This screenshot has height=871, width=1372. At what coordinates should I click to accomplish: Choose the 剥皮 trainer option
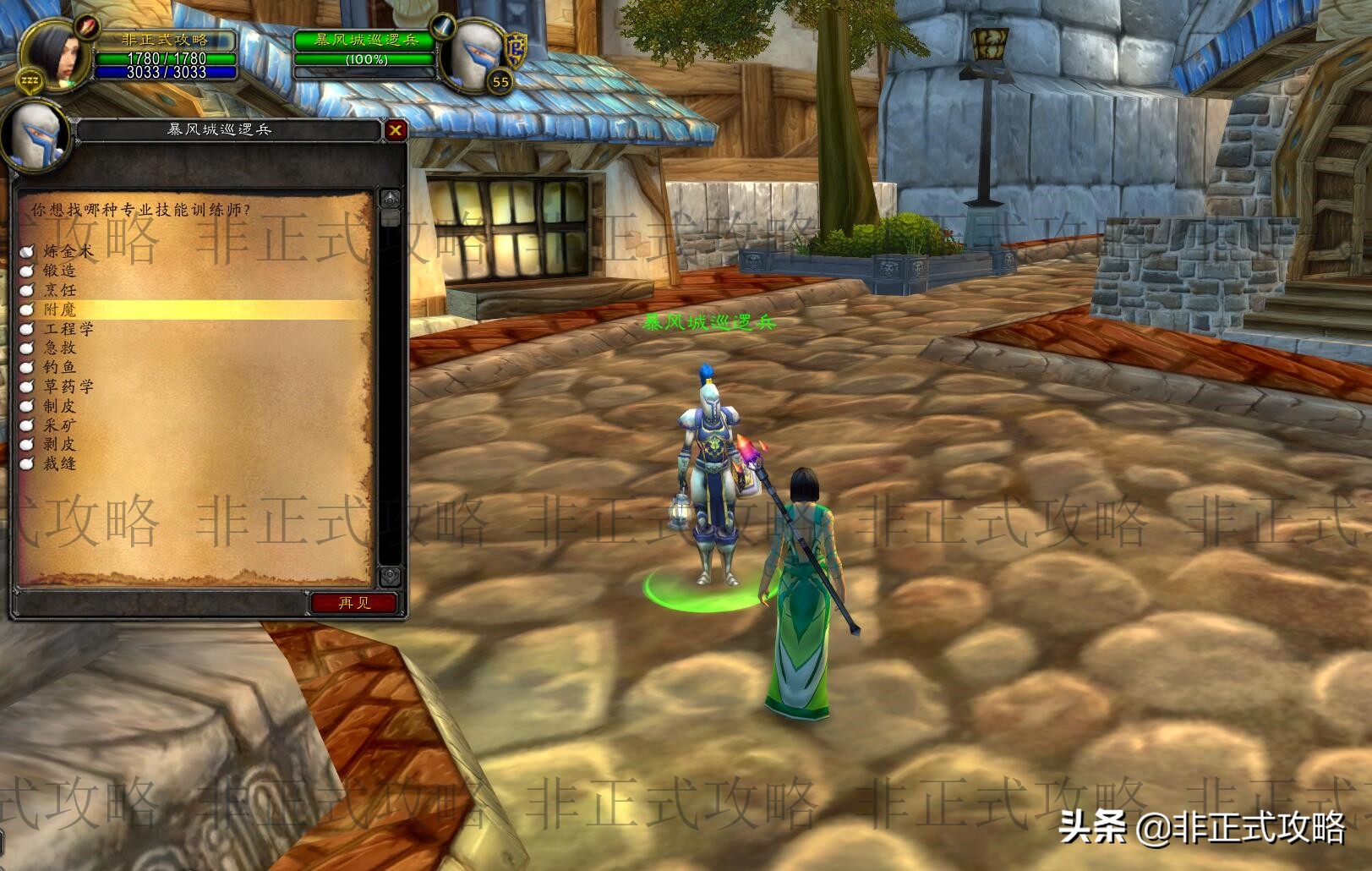tap(59, 444)
